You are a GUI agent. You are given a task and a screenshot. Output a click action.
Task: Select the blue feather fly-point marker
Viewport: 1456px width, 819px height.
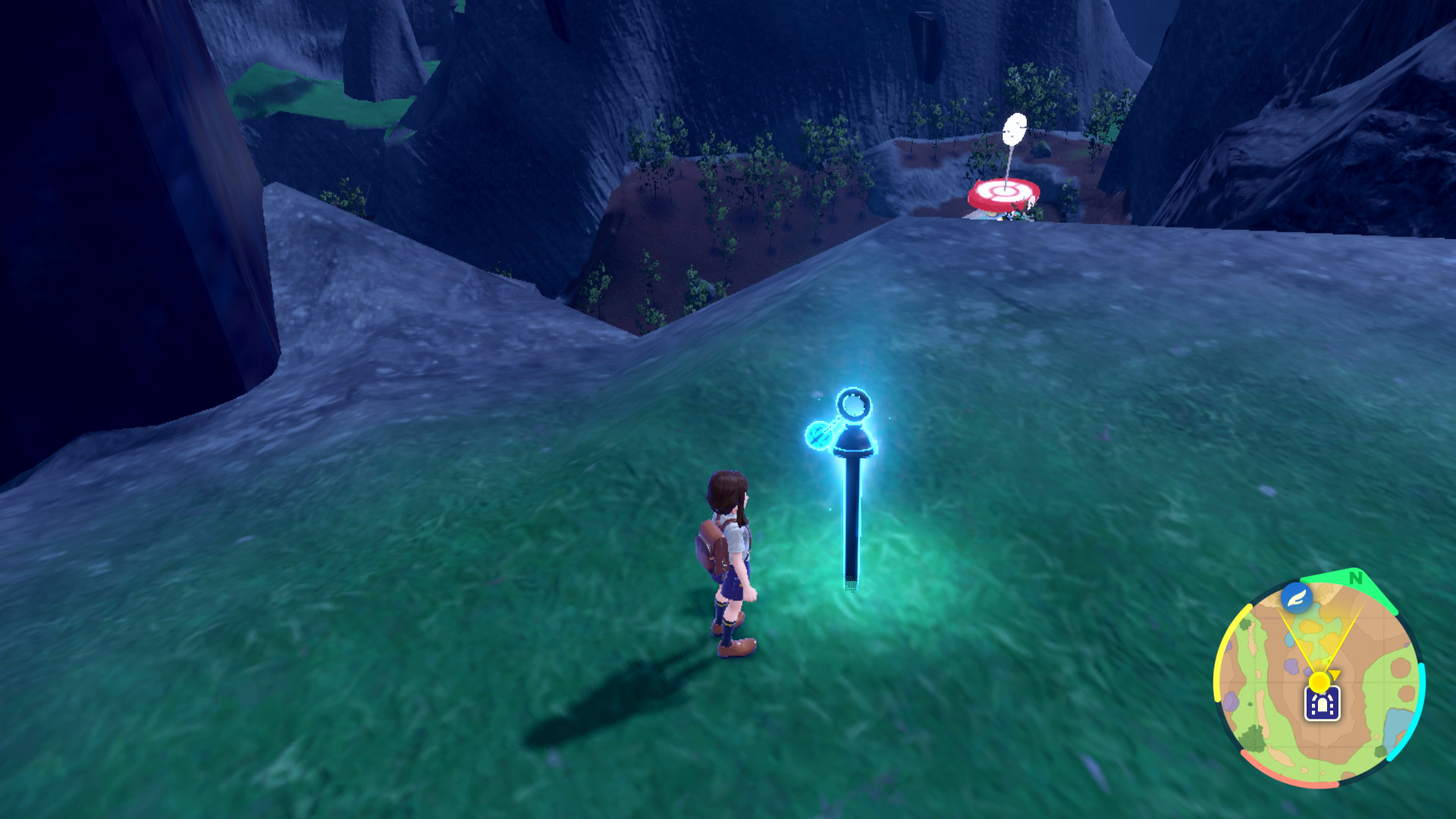(x=1297, y=598)
